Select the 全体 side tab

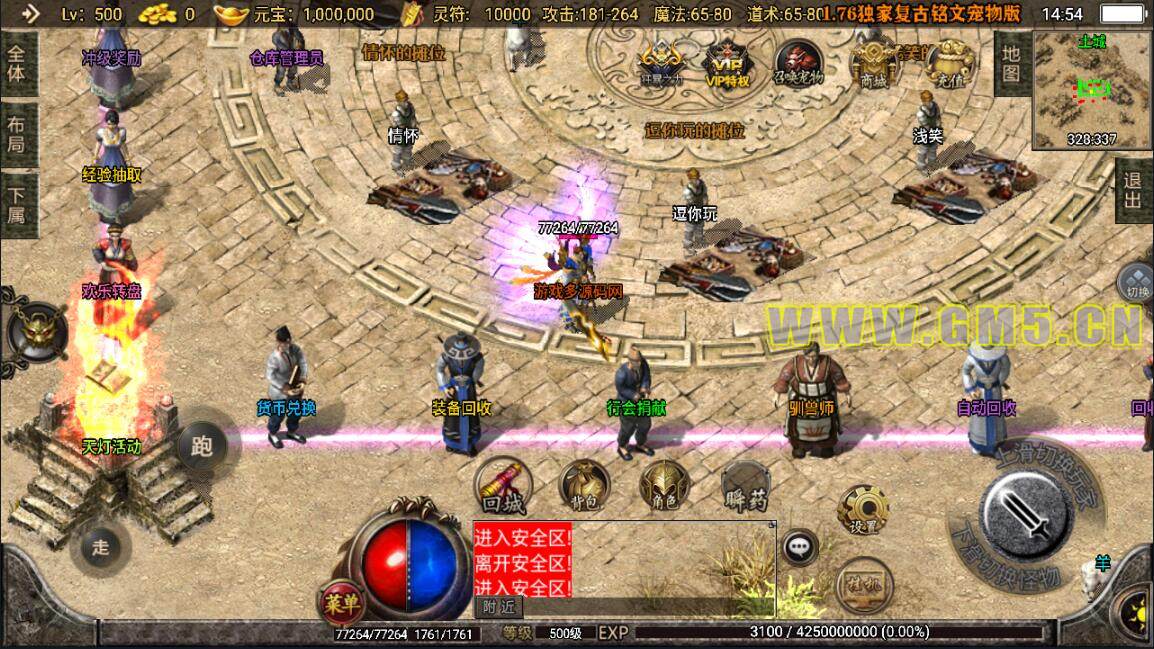pos(17,62)
